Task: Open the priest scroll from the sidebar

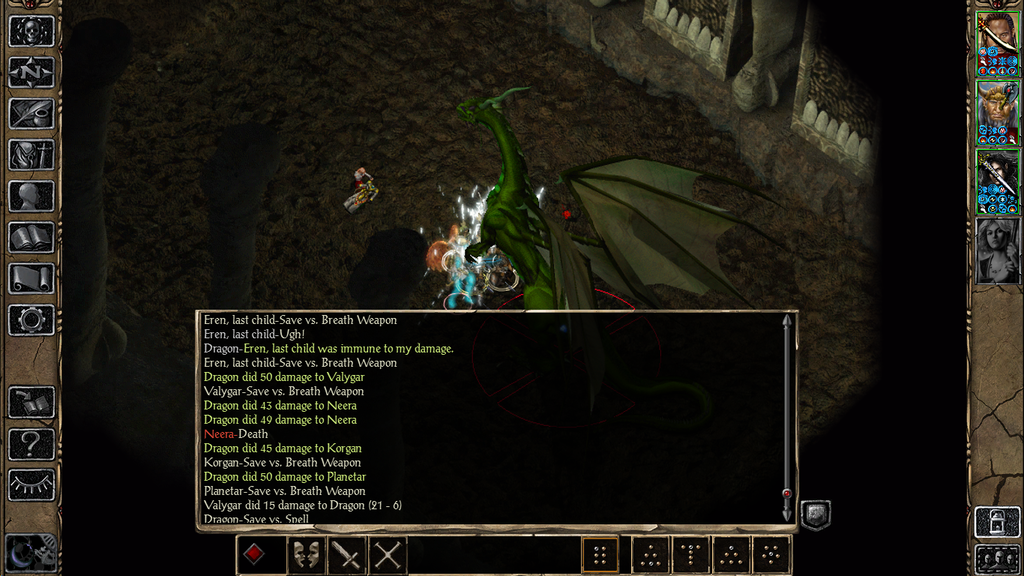Action: point(31,278)
